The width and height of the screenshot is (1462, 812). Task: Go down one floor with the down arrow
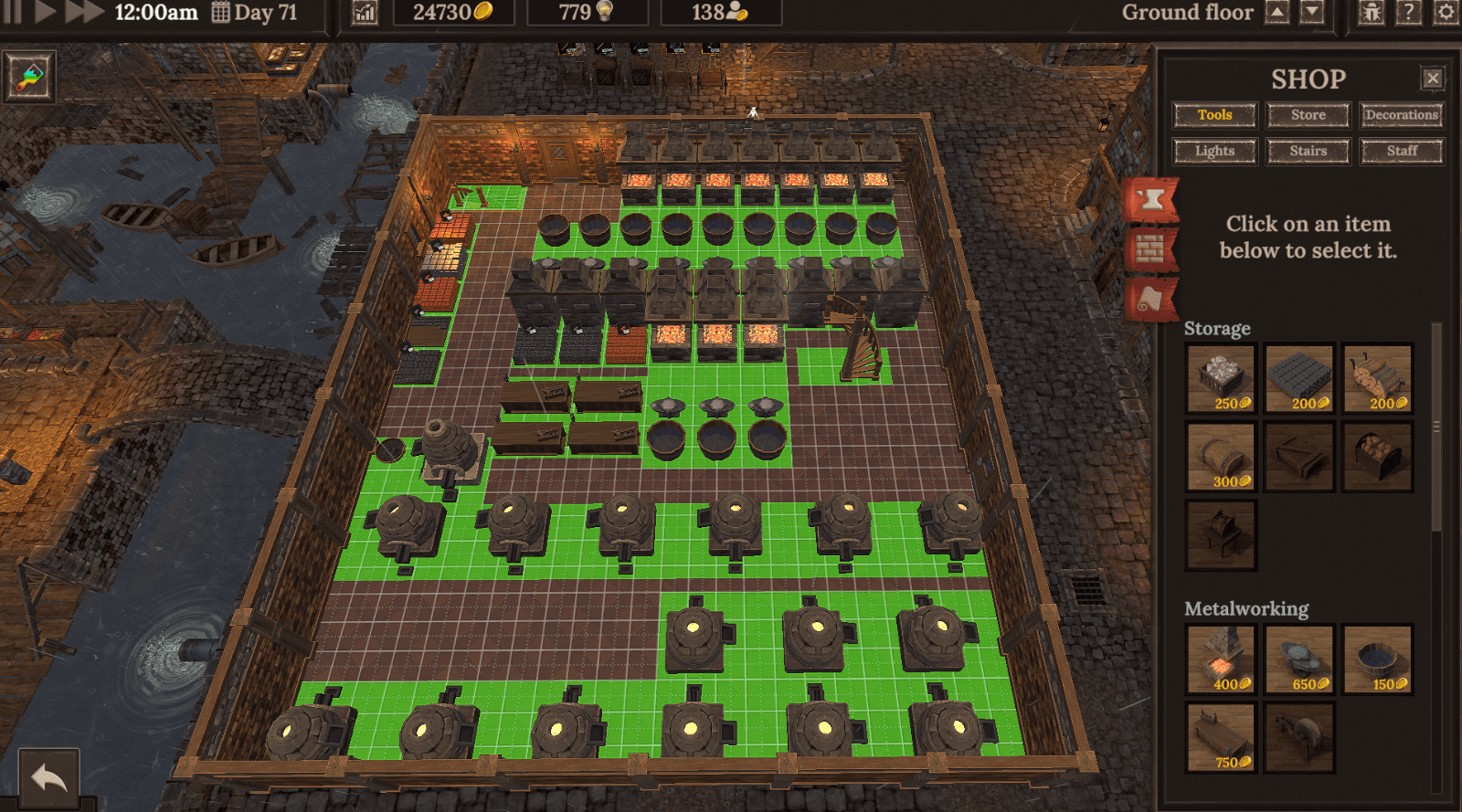coord(1313,11)
